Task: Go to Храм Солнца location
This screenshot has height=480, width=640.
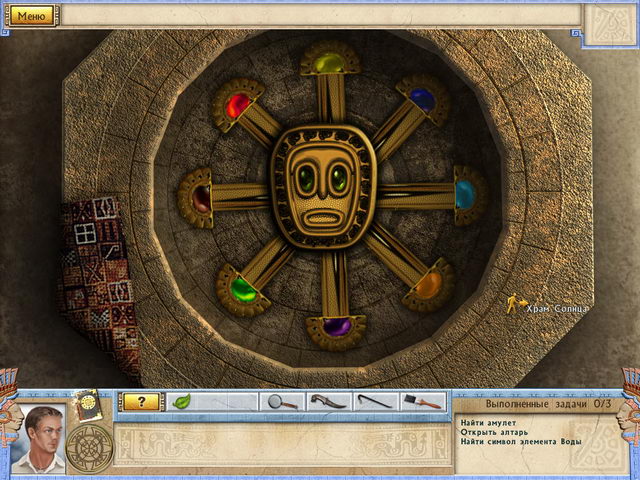Action: coord(558,308)
